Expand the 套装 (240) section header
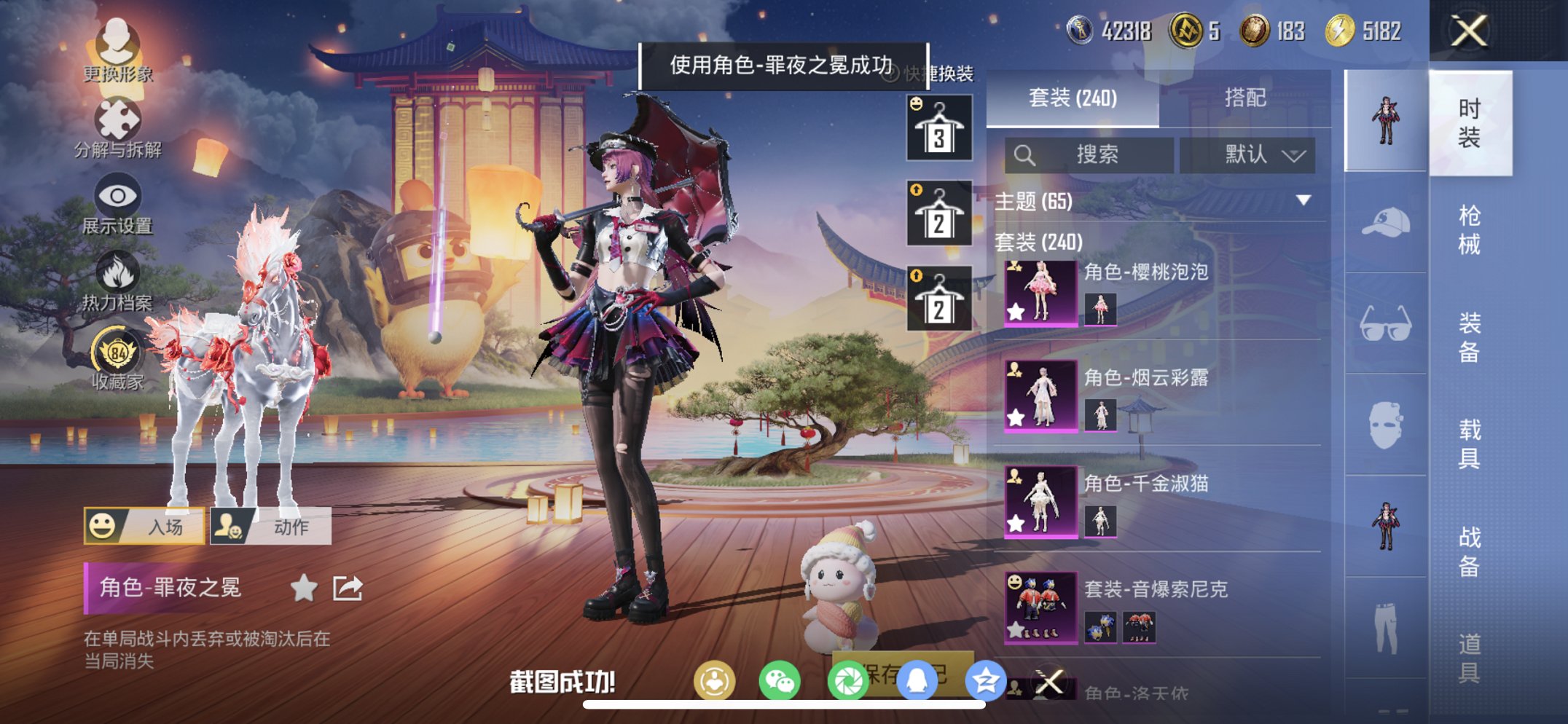 [1038, 243]
